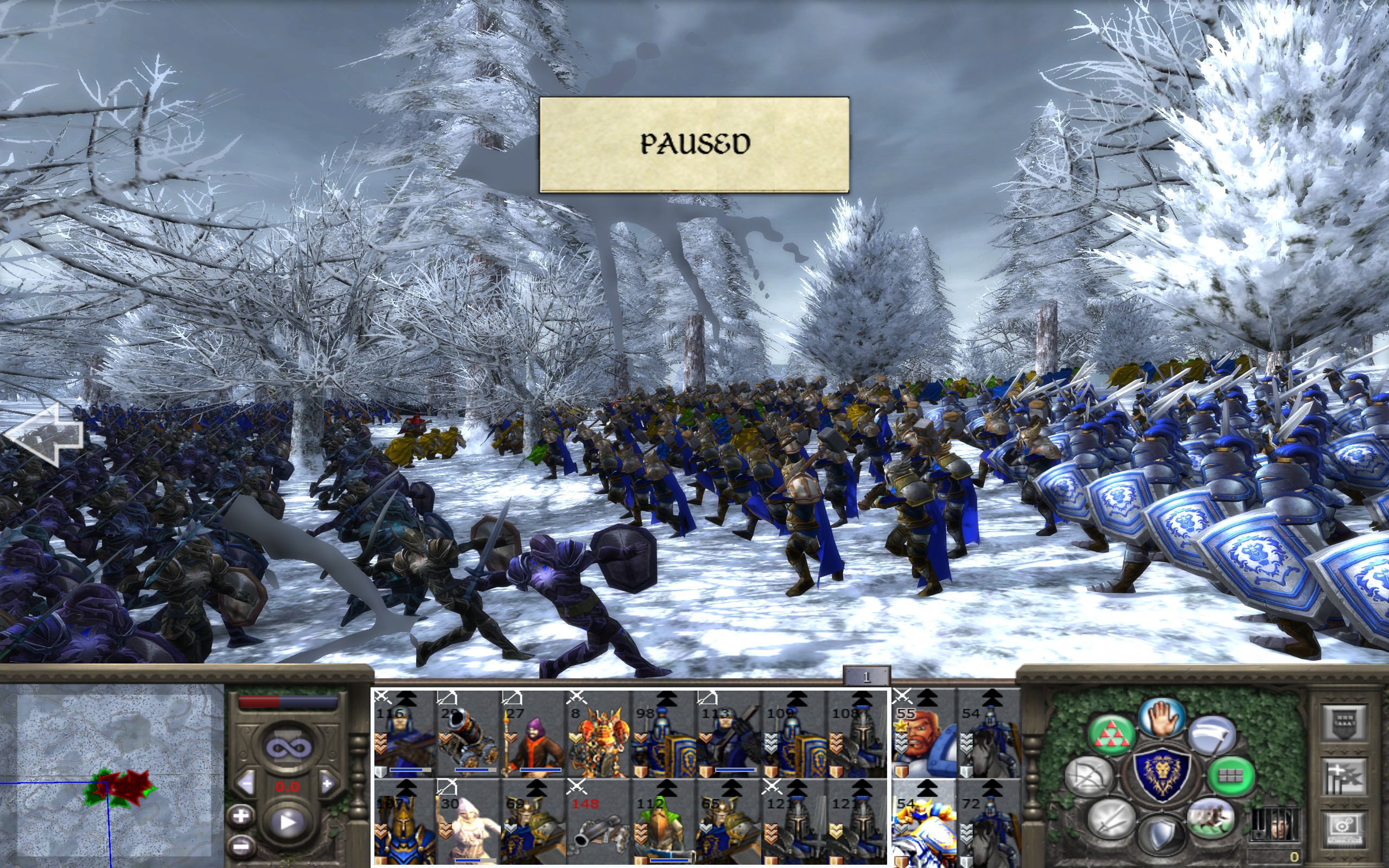Viewport: 1389px width, 868px height.
Task: Select the purple-hooded mage unit card
Action: point(532,733)
